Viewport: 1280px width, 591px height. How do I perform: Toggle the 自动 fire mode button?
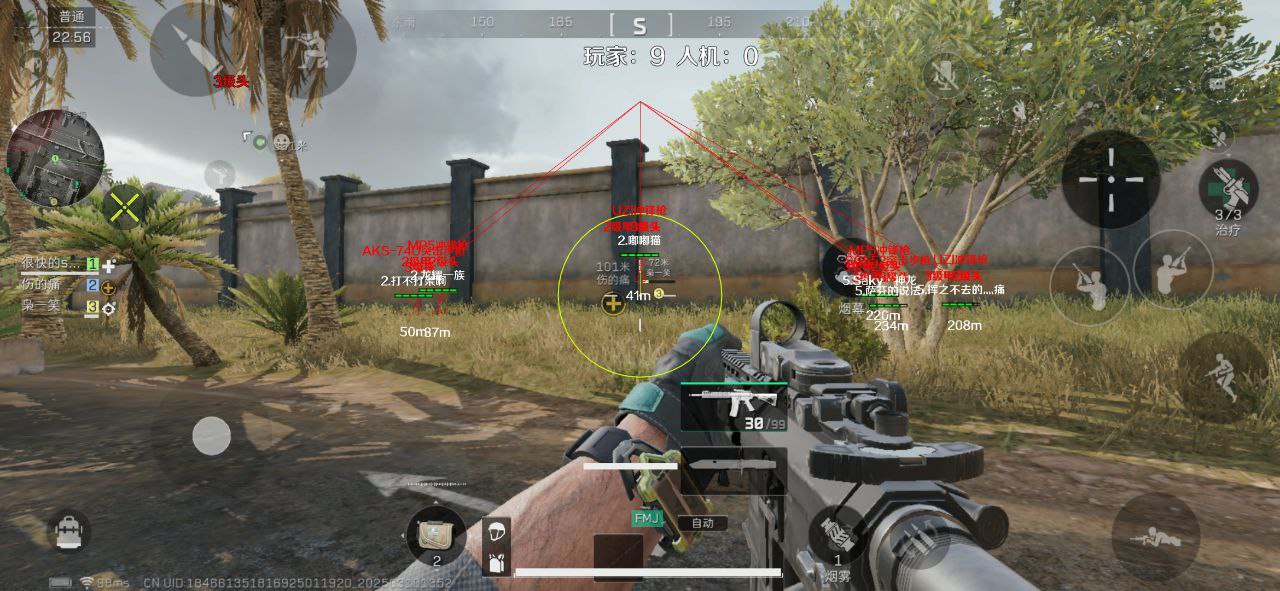tap(702, 523)
